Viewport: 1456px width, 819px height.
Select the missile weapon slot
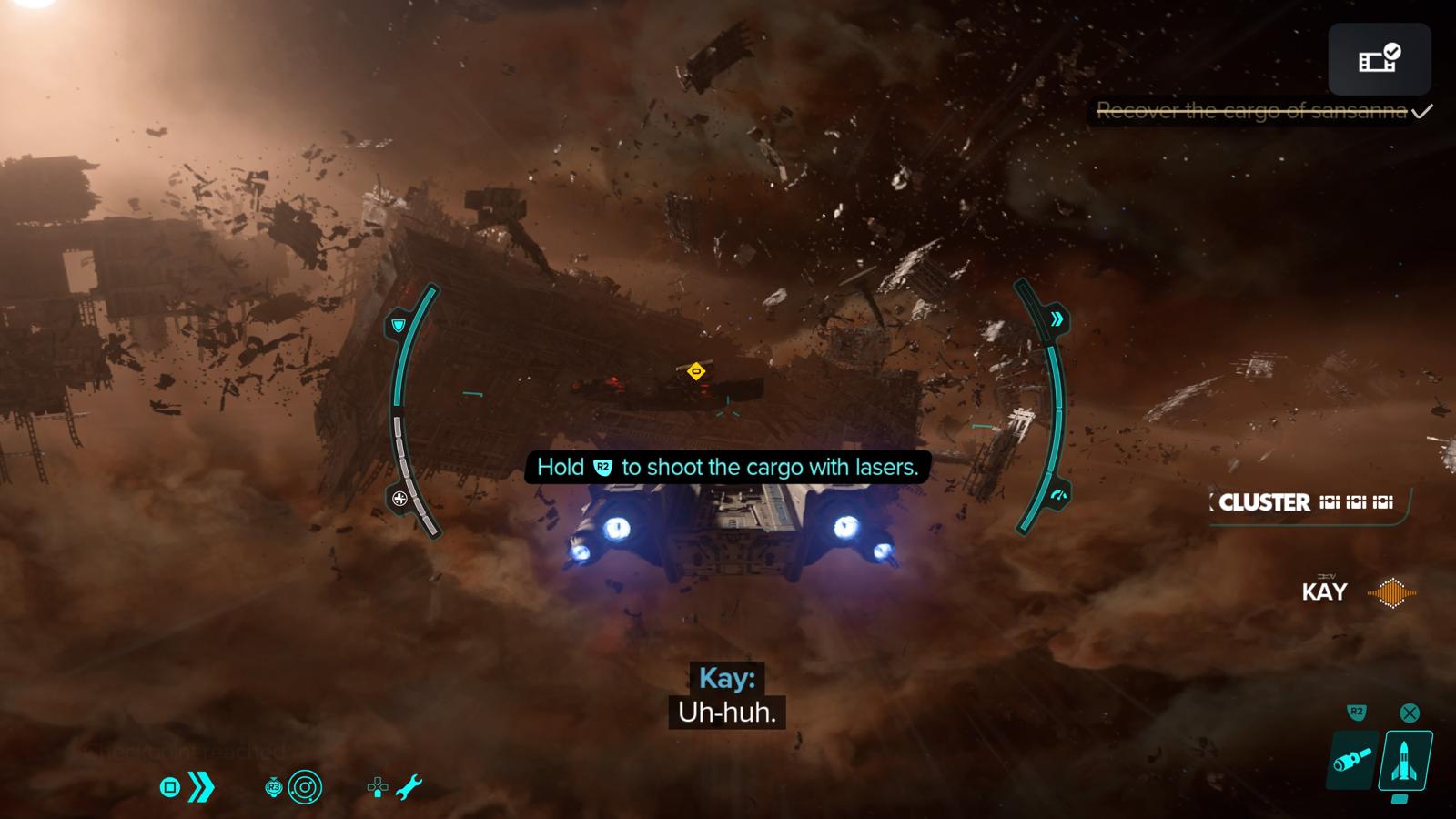pyautogui.click(x=1405, y=760)
